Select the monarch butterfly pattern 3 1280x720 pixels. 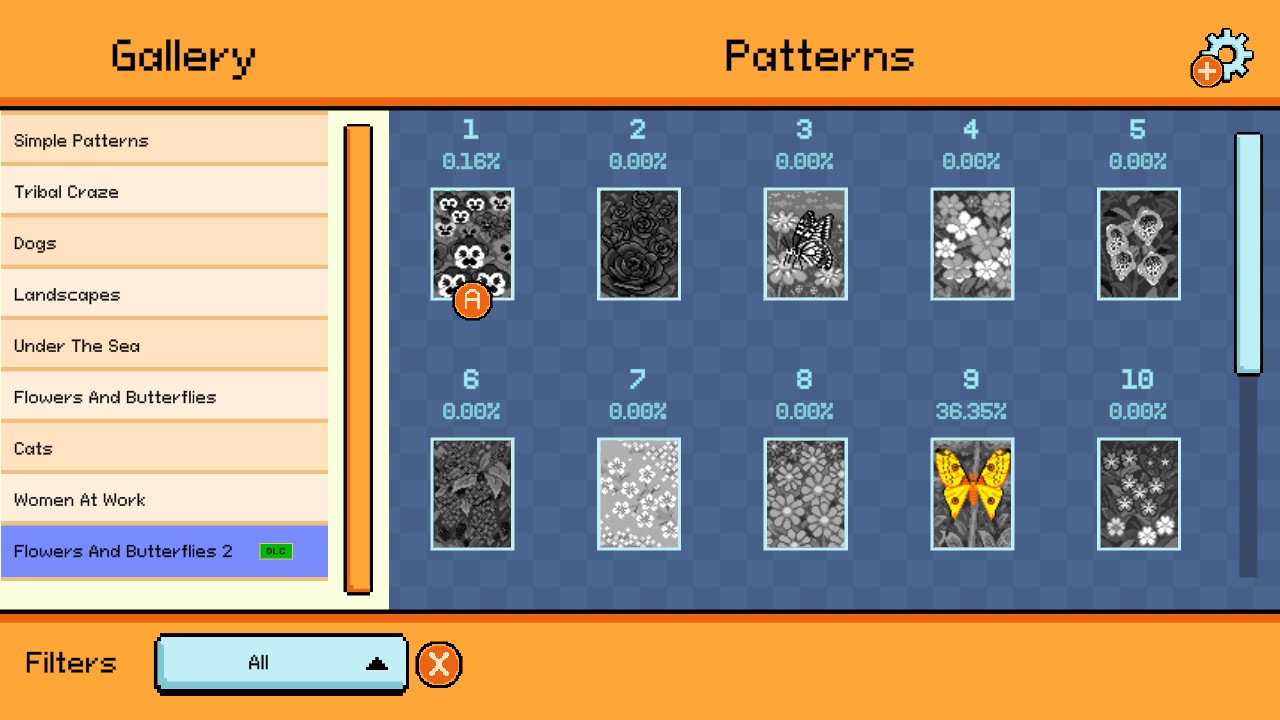(x=804, y=243)
